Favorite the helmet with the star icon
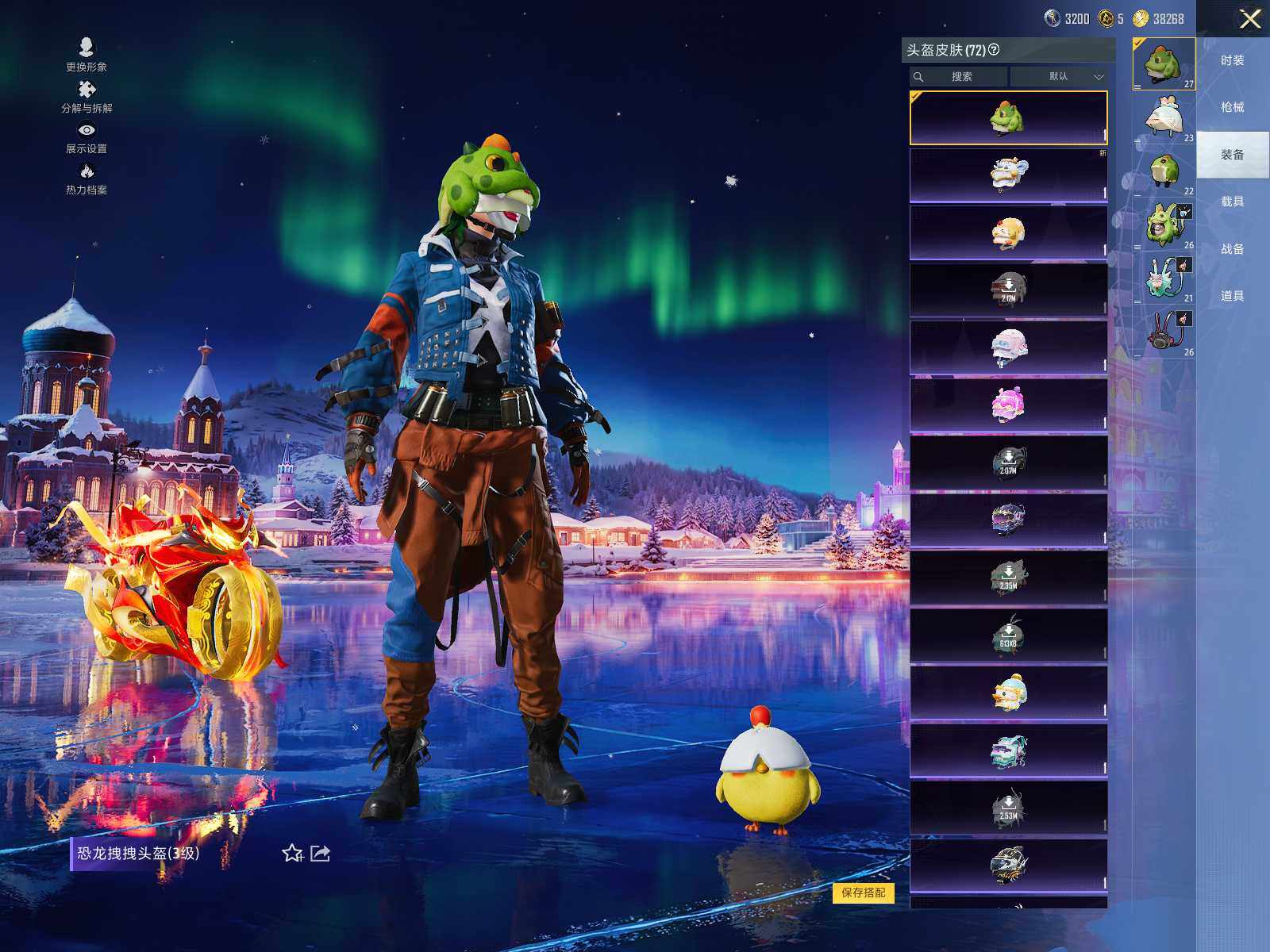Viewport: 1270px width, 952px height. click(x=292, y=854)
